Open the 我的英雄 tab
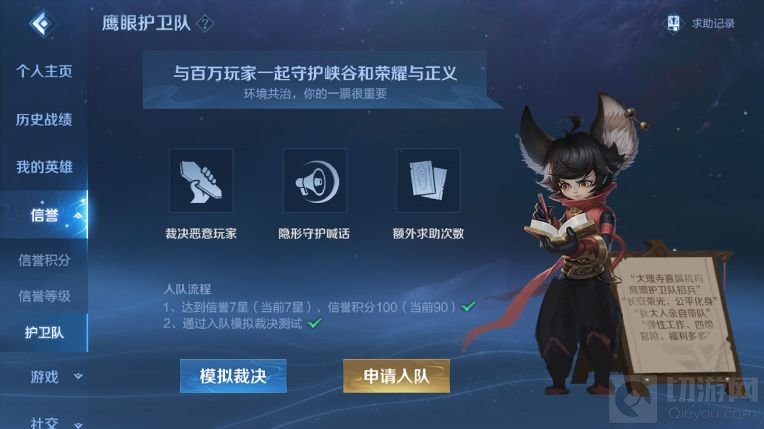Screen dimensions: 764x429 coord(44,167)
